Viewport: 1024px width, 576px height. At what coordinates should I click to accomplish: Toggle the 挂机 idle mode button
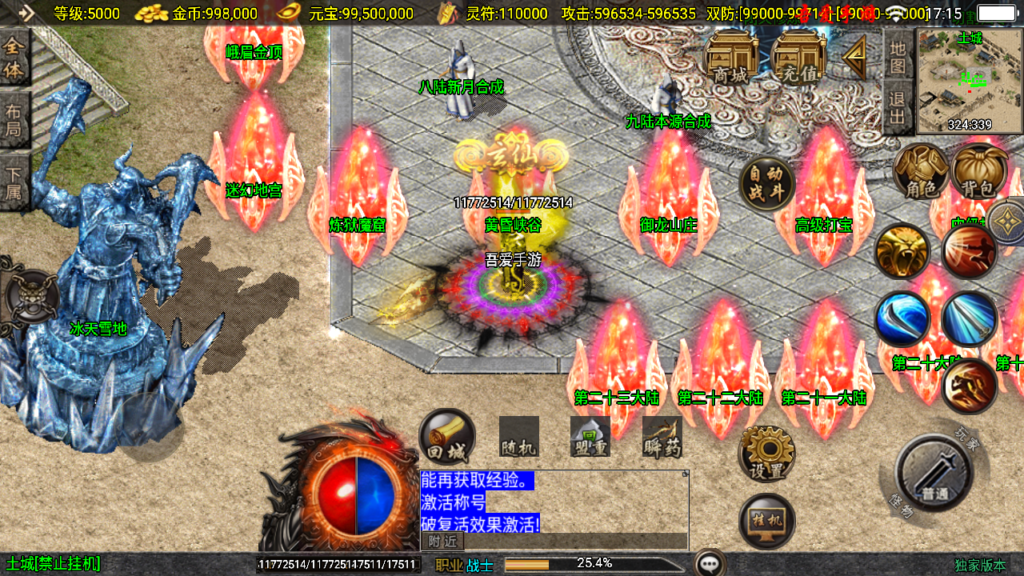click(767, 520)
